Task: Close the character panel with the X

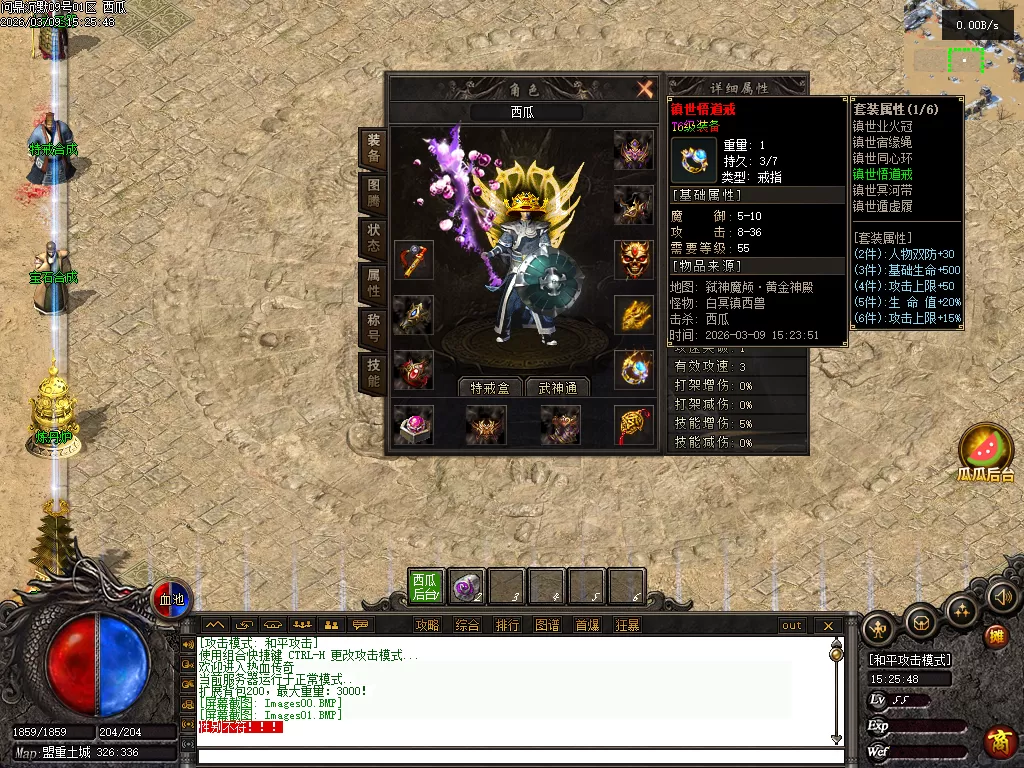Action: pos(645,89)
